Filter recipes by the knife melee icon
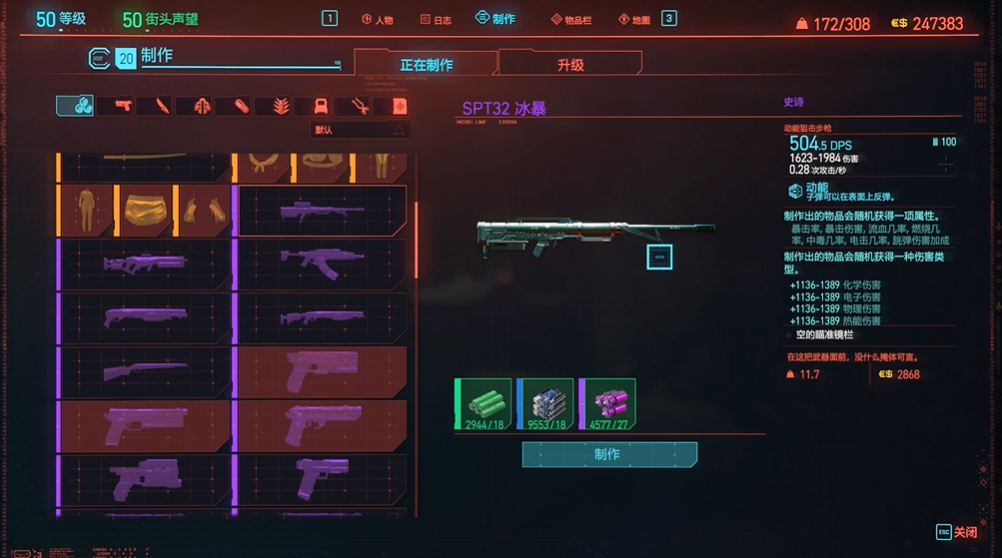This screenshot has width=1002, height=558. [x=162, y=106]
